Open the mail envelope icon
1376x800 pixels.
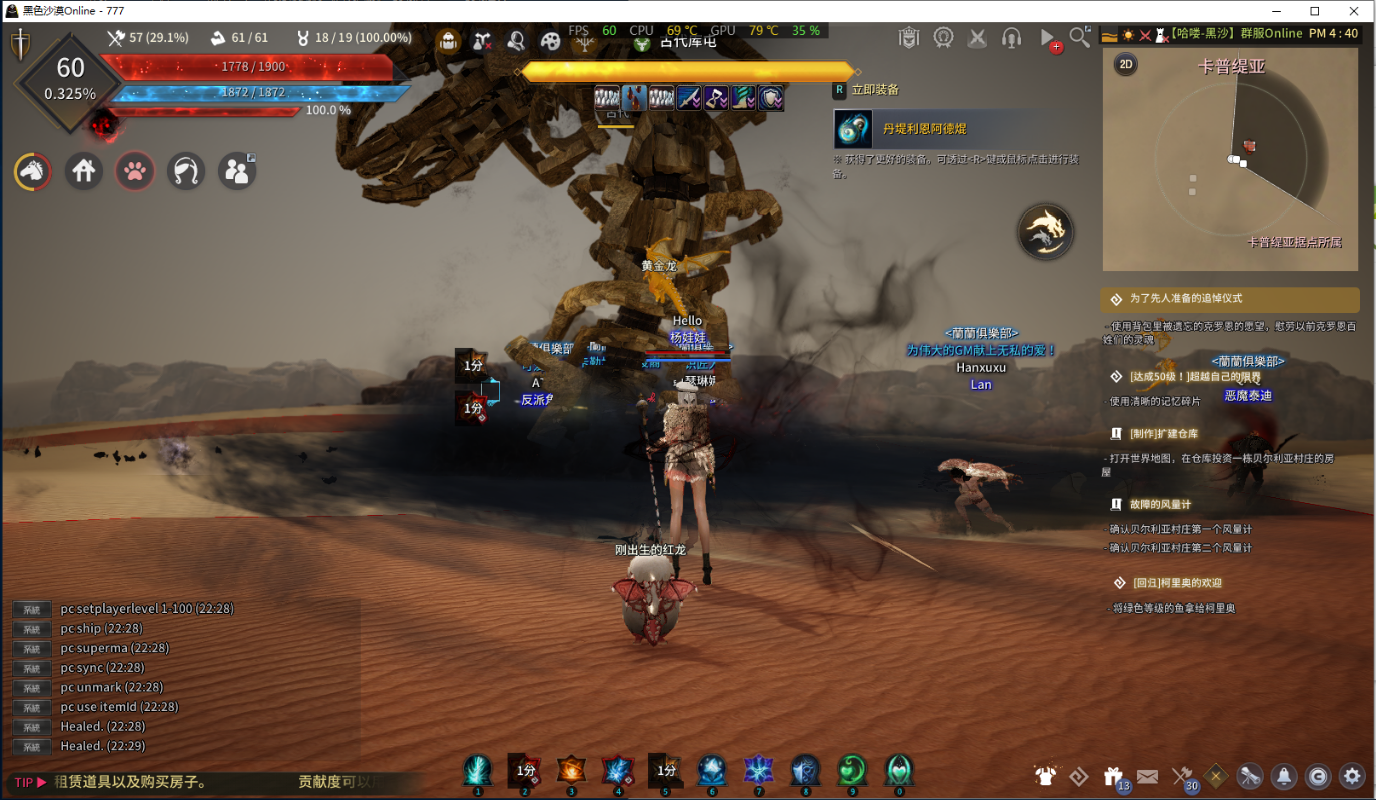tap(1147, 775)
